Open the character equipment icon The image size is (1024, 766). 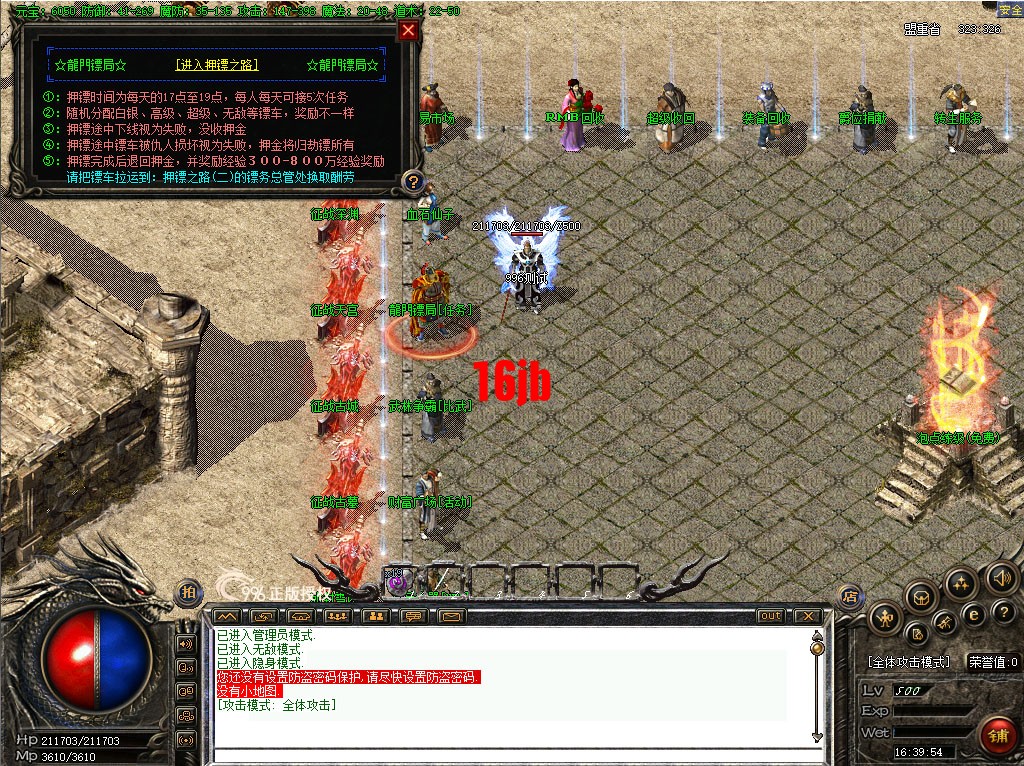click(885, 618)
